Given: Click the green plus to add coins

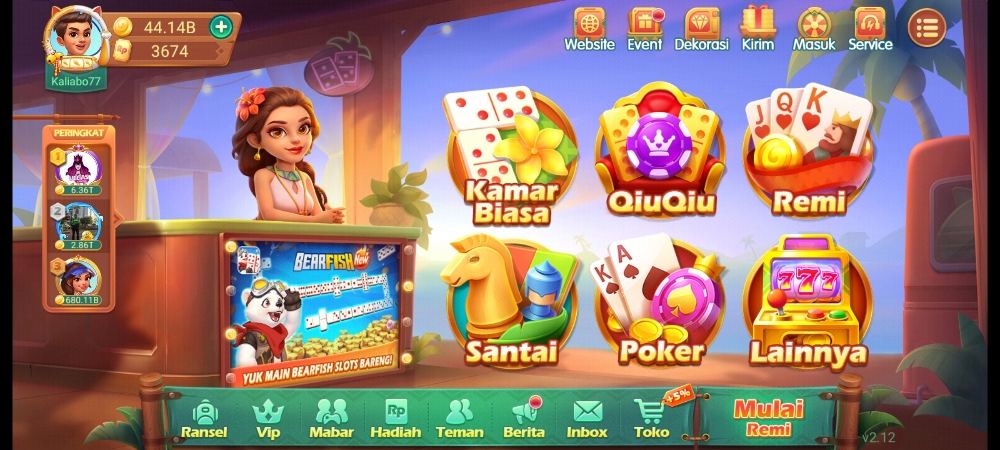Looking at the screenshot, I should click(220, 27).
